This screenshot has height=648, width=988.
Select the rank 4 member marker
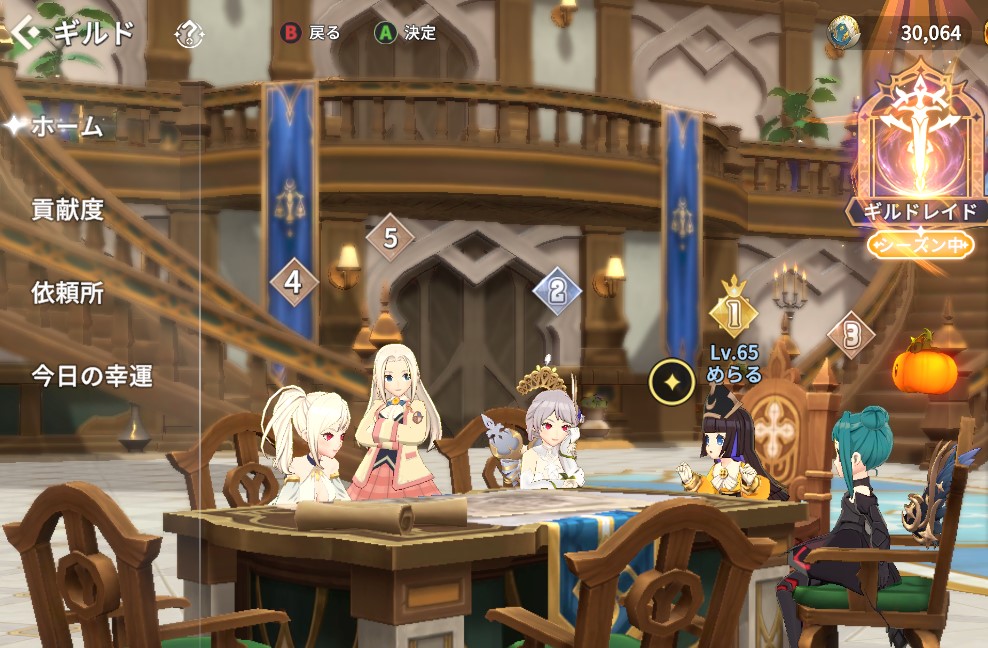pos(293,282)
